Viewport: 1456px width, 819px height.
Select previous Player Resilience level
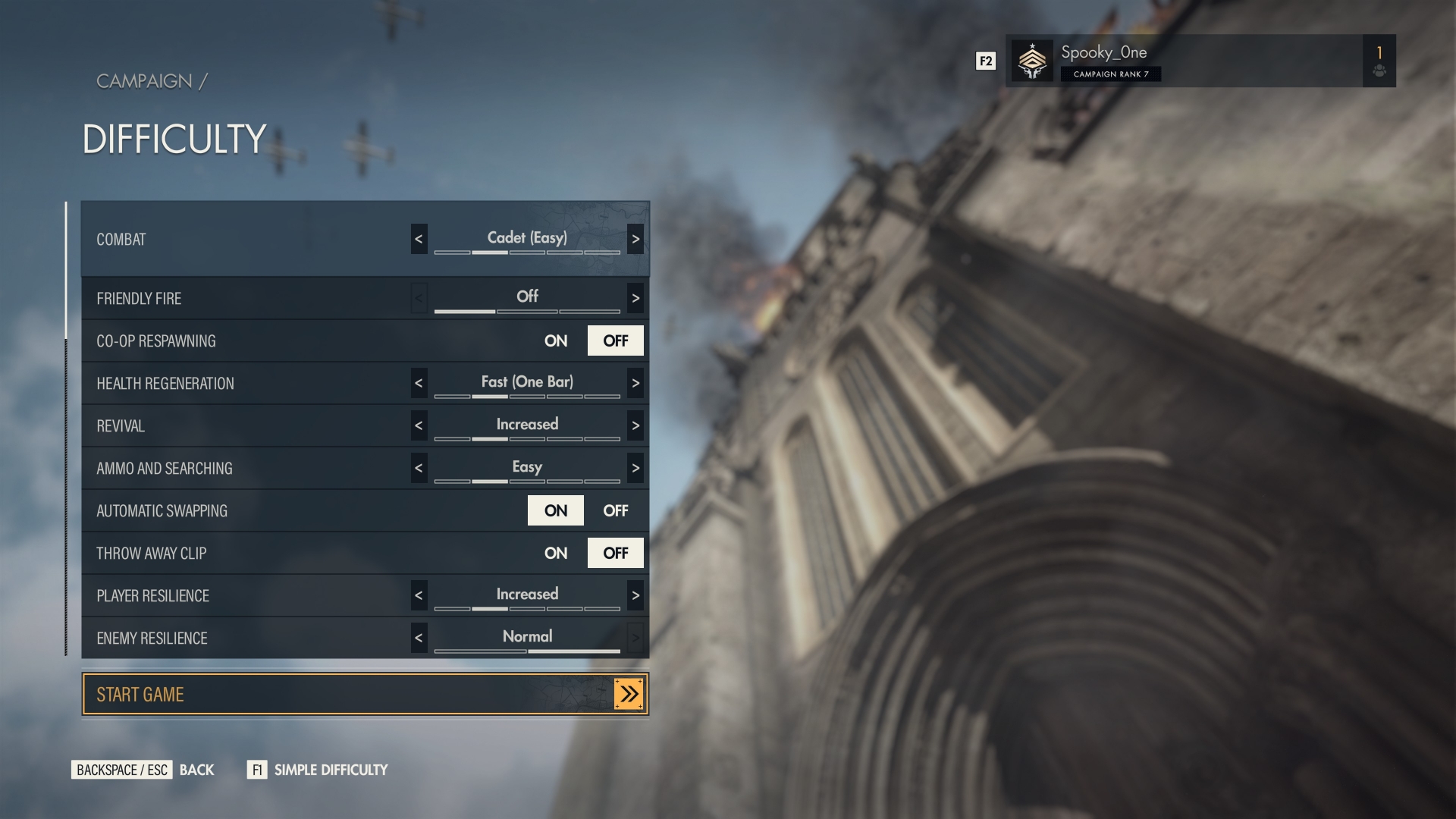419,596
